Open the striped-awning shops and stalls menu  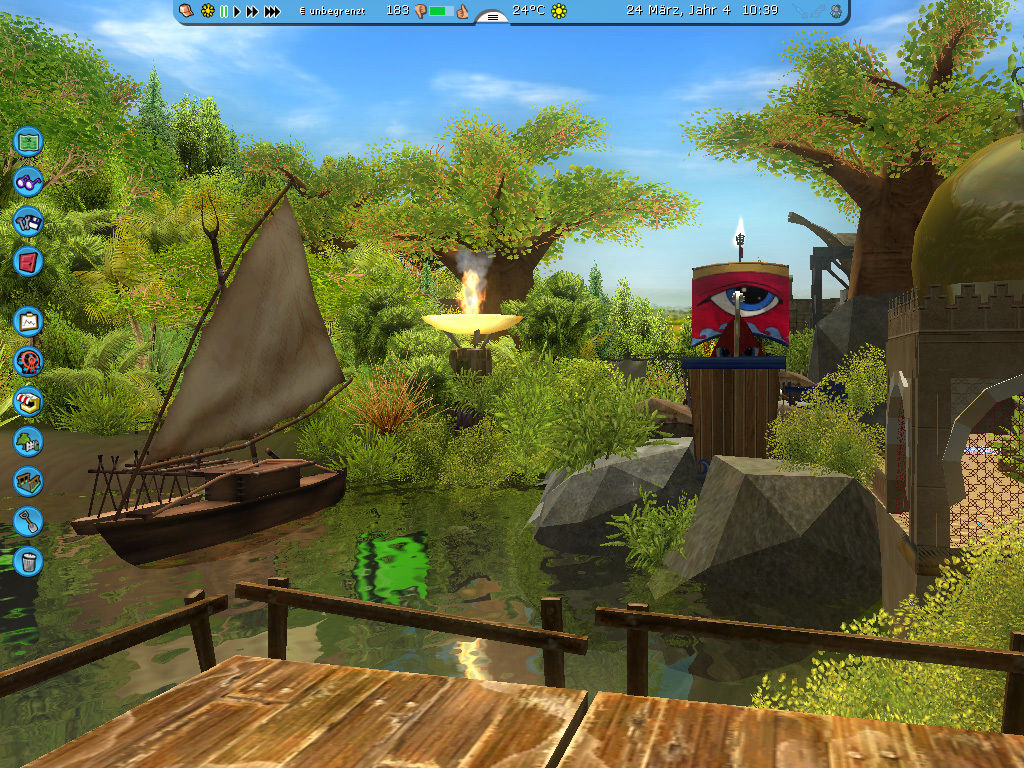[x=28, y=401]
